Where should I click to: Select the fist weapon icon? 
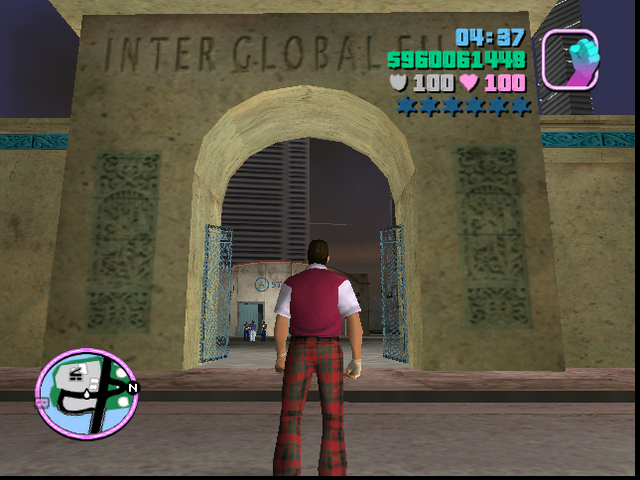[570, 57]
